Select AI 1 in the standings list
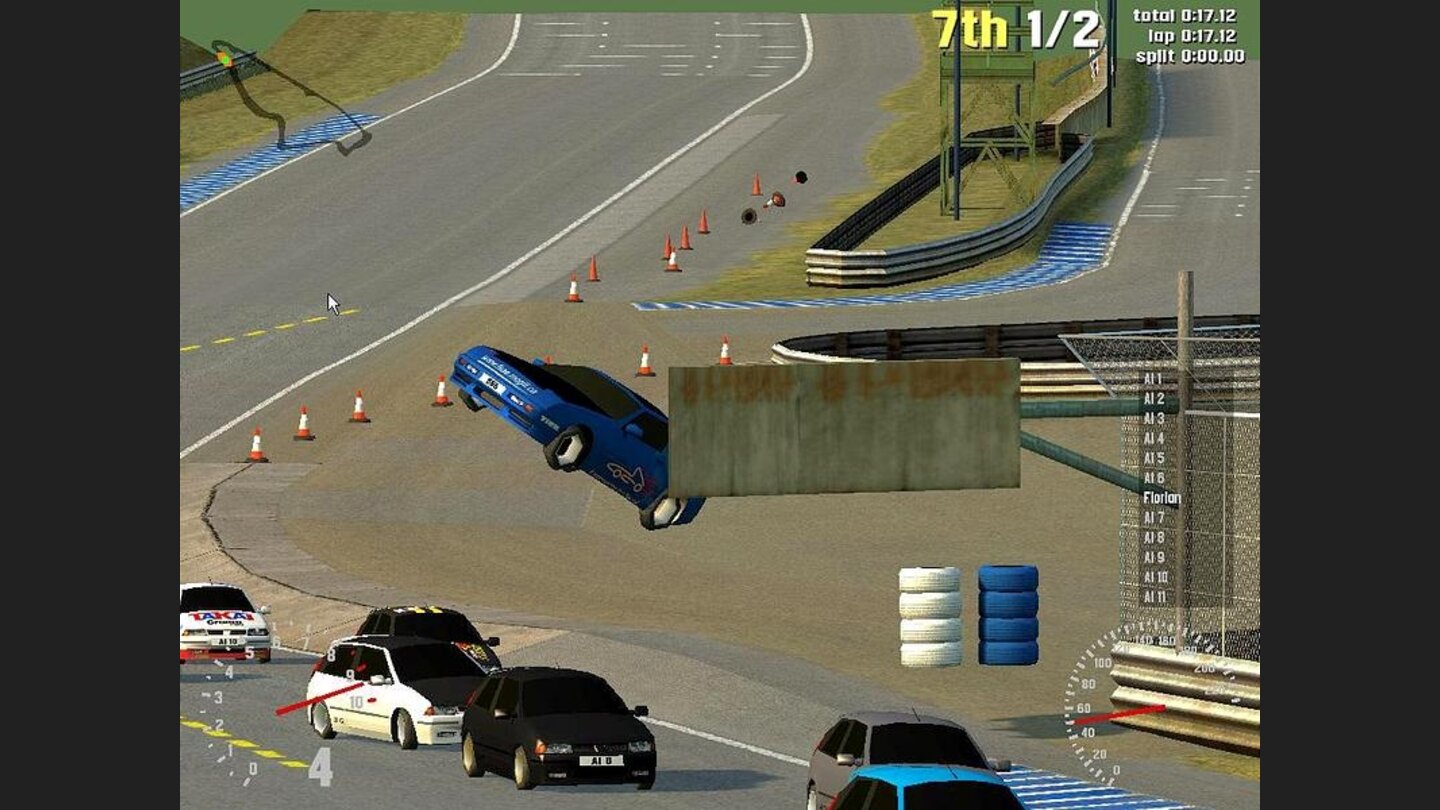The image size is (1440, 810). pyautogui.click(x=1150, y=380)
